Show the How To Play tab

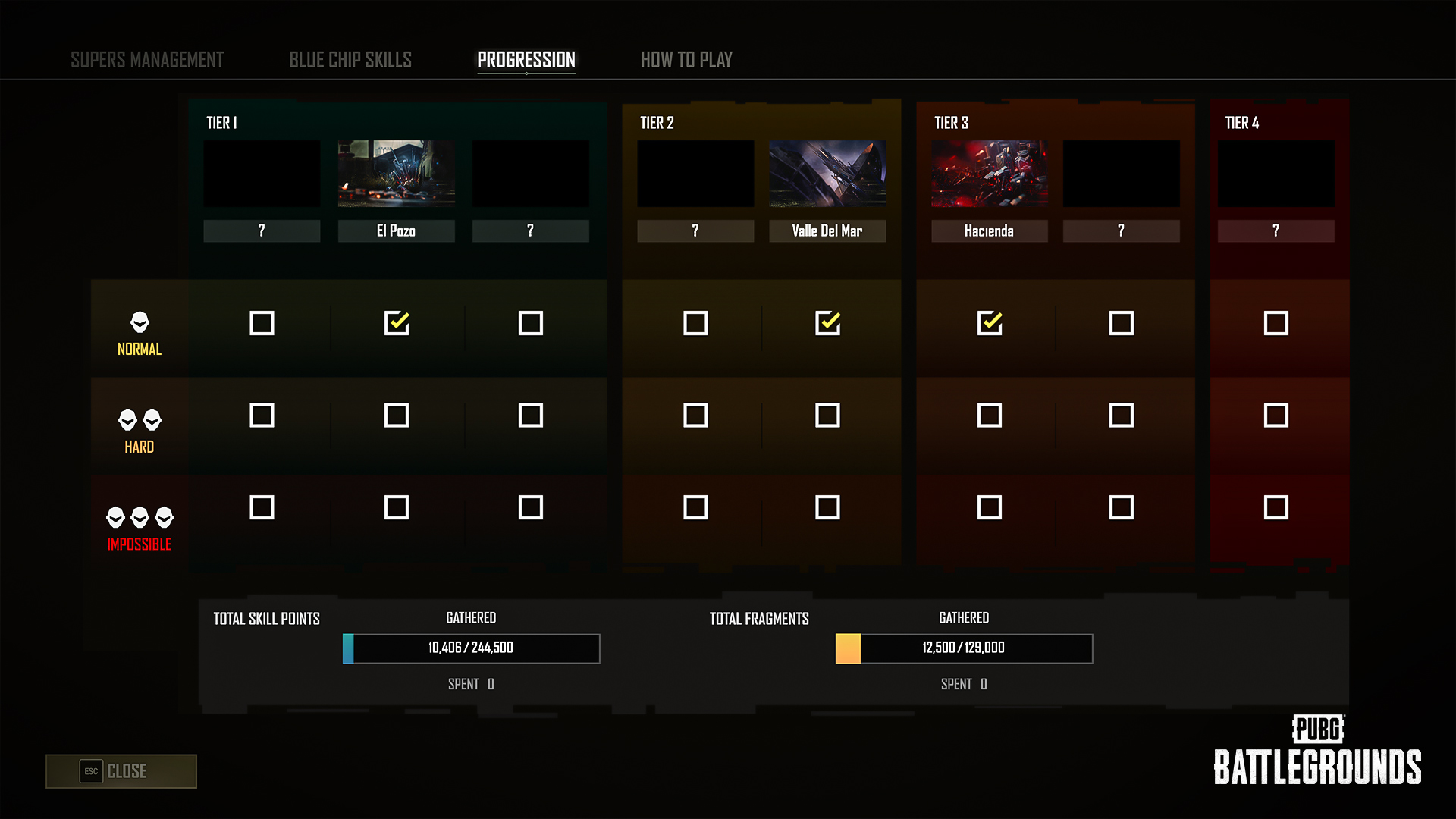point(686,60)
